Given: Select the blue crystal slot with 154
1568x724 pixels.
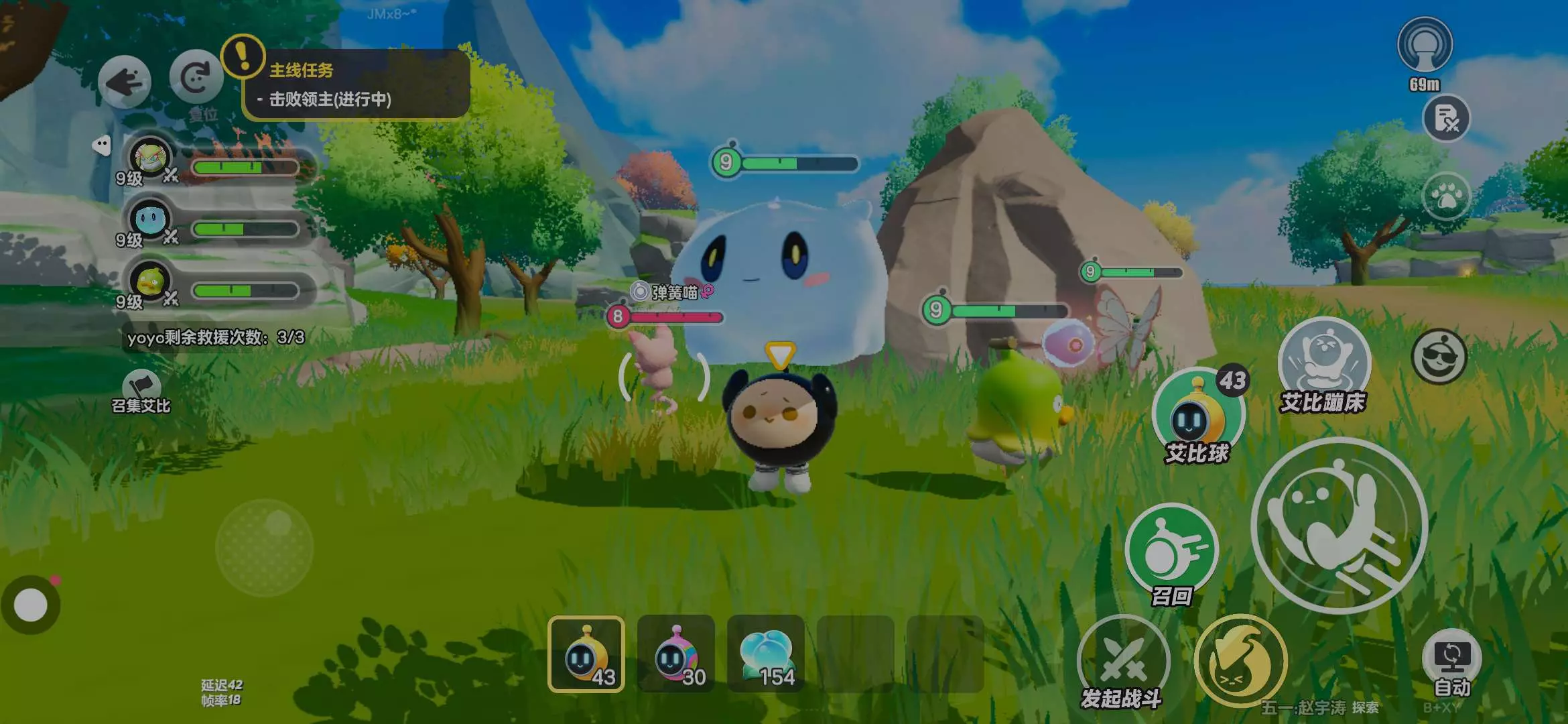Looking at the screenshot, I should pyautogui.click(x=766, y=654).
